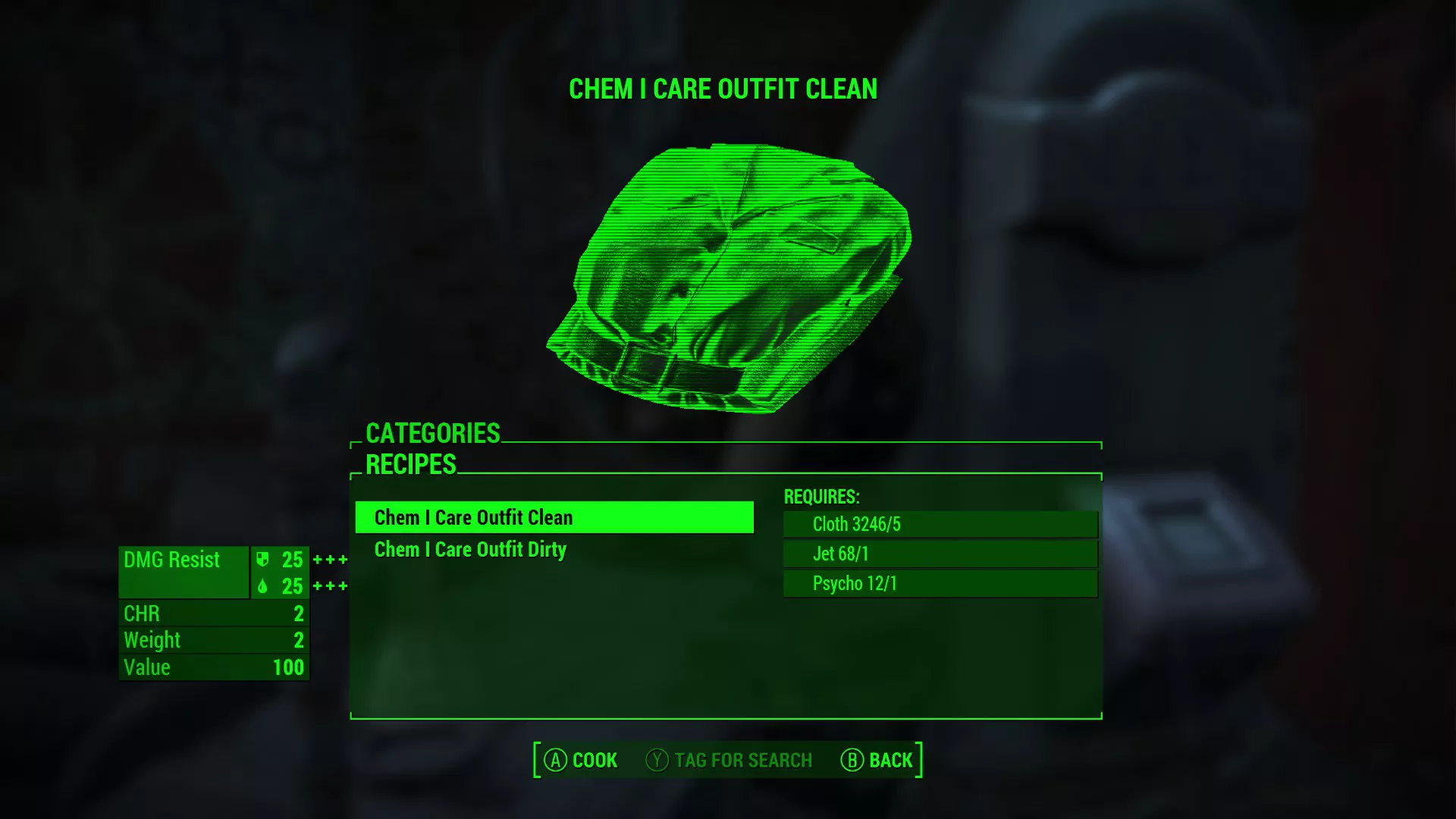The height and width of the screenshot is (819, 1456).
Task: Cook the selected outfit recipe
Action: click(x=581, y=760)
